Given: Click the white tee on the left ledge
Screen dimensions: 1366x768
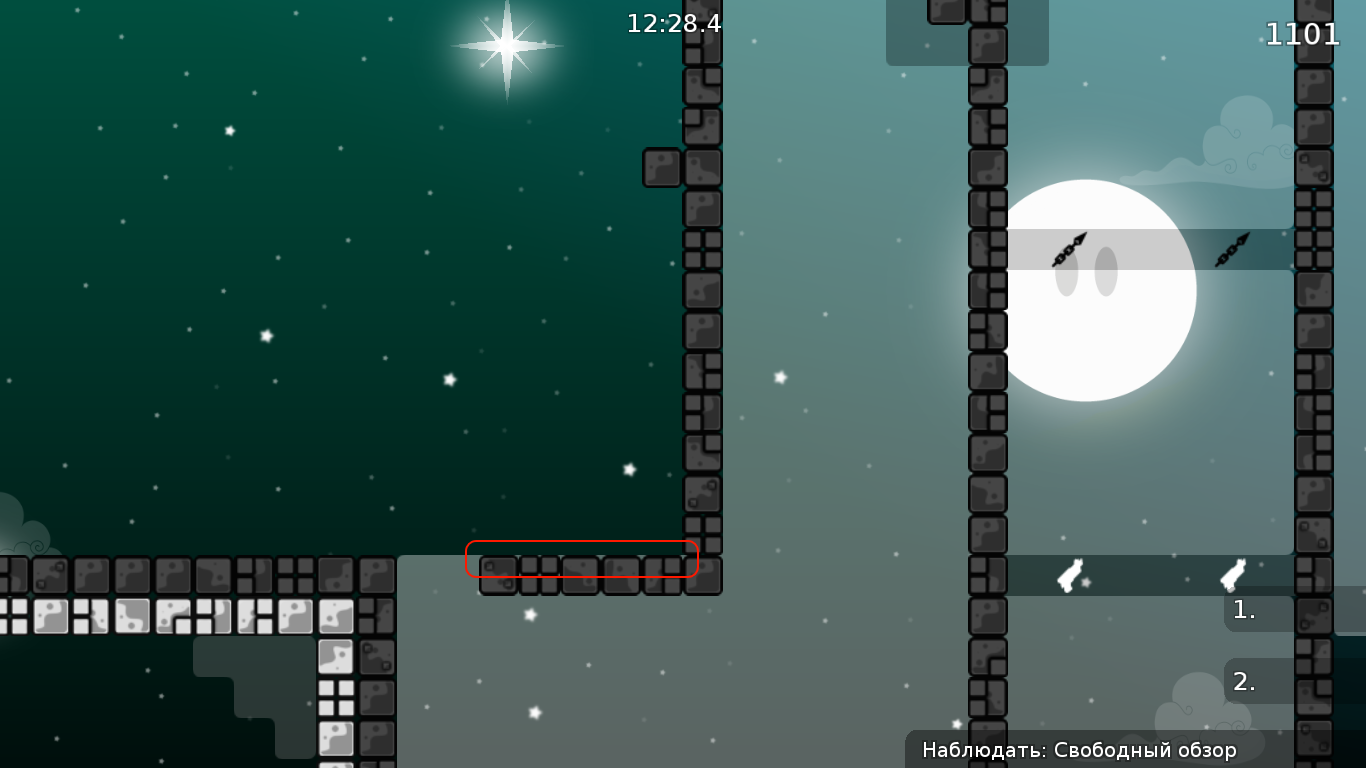Looking at the screenshot, I should pos(1068,575).
